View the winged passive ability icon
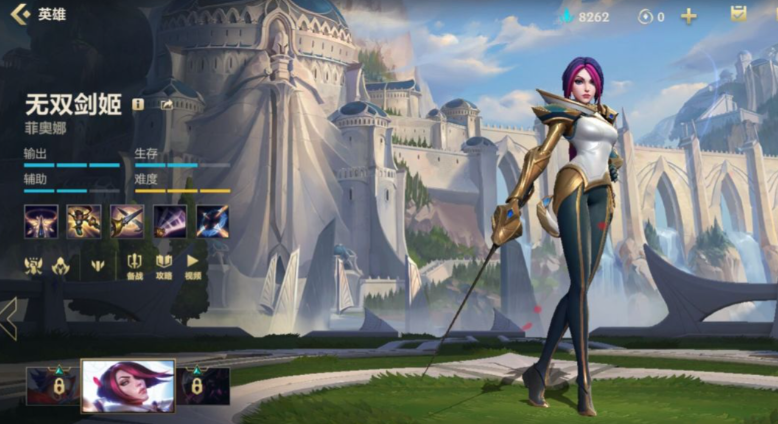Image resolution: width=778 pixels, height=424 pixels. tap(41, 221)
